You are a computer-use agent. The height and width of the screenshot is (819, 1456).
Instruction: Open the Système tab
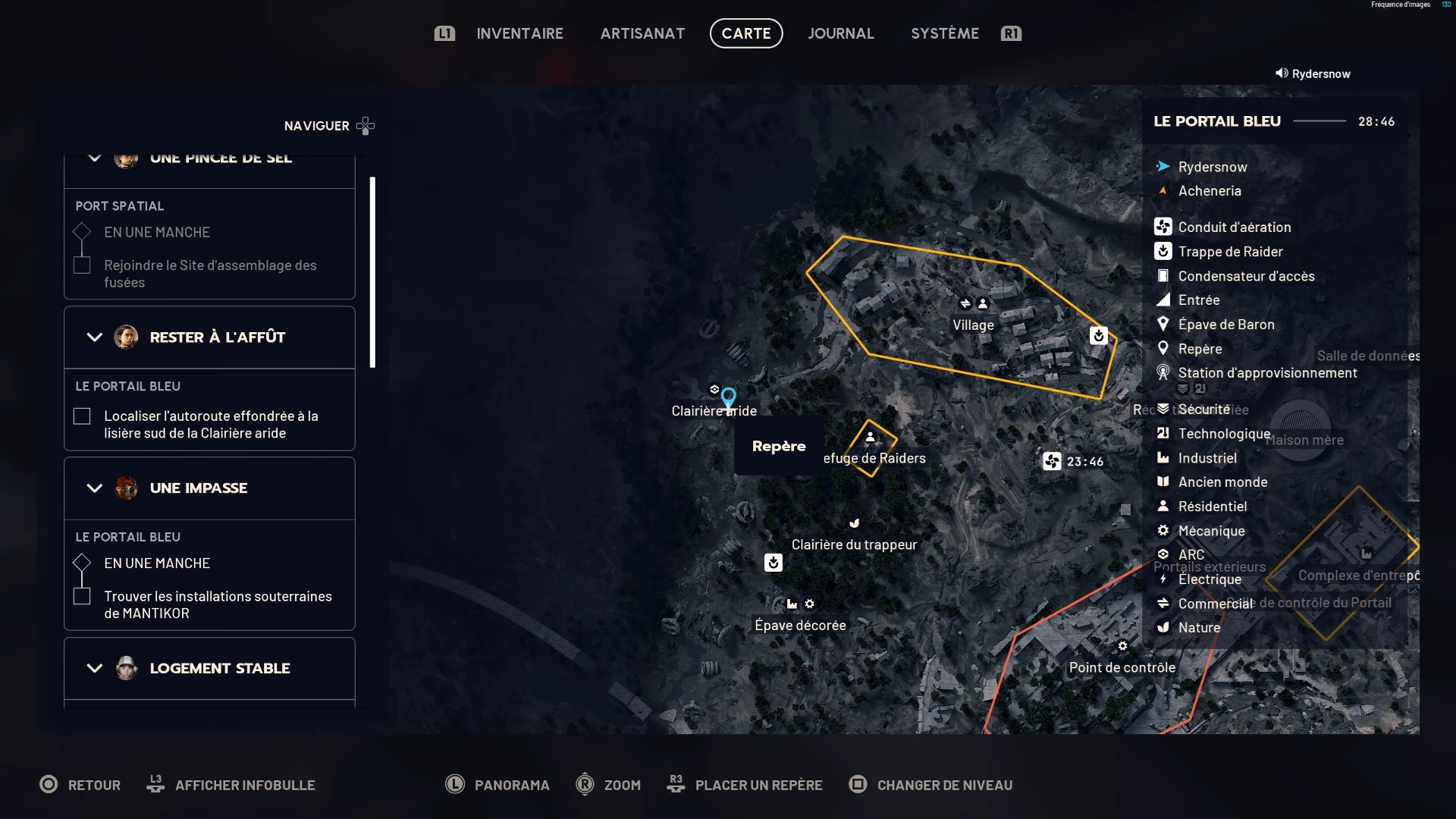[944, 33]
